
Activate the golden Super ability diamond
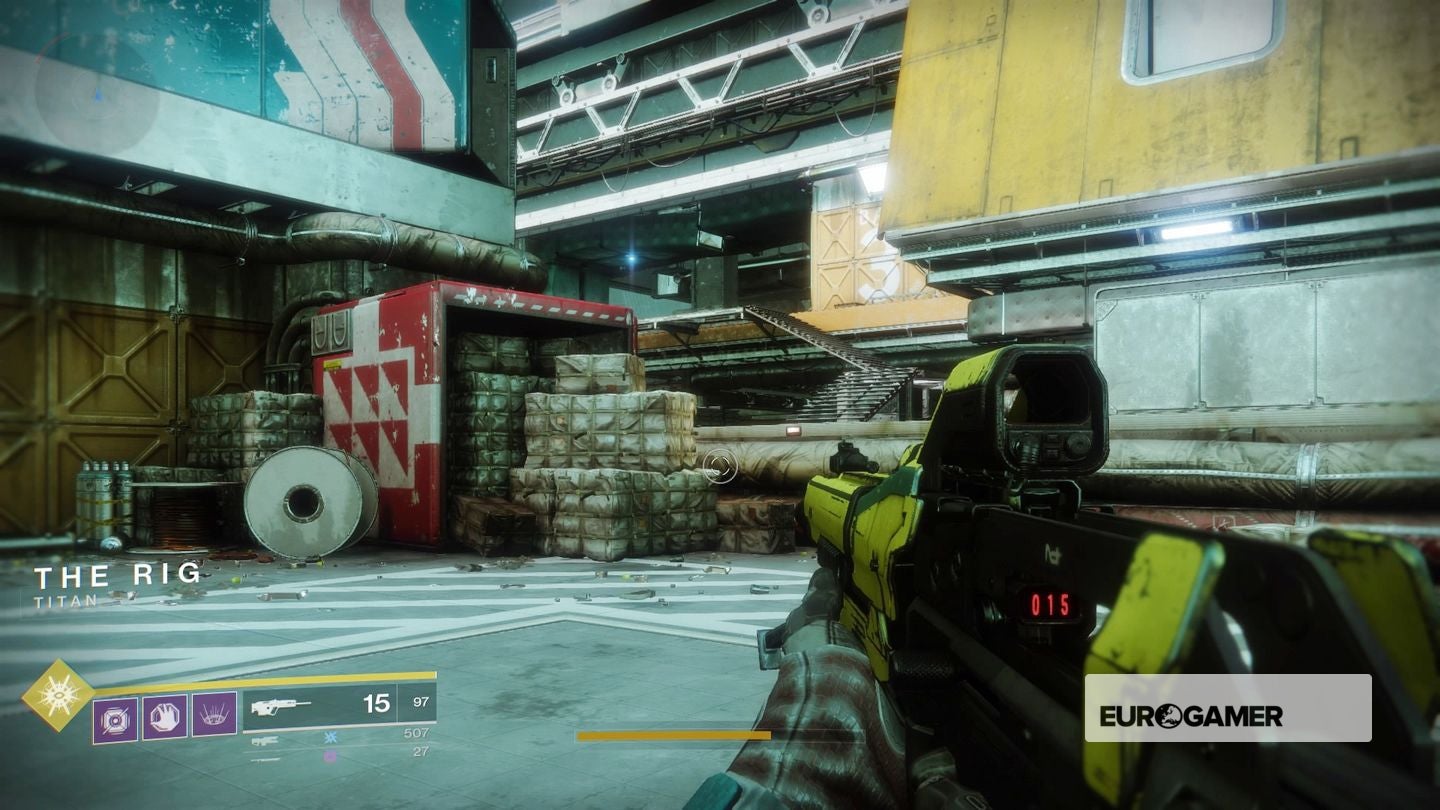[58, 695]
